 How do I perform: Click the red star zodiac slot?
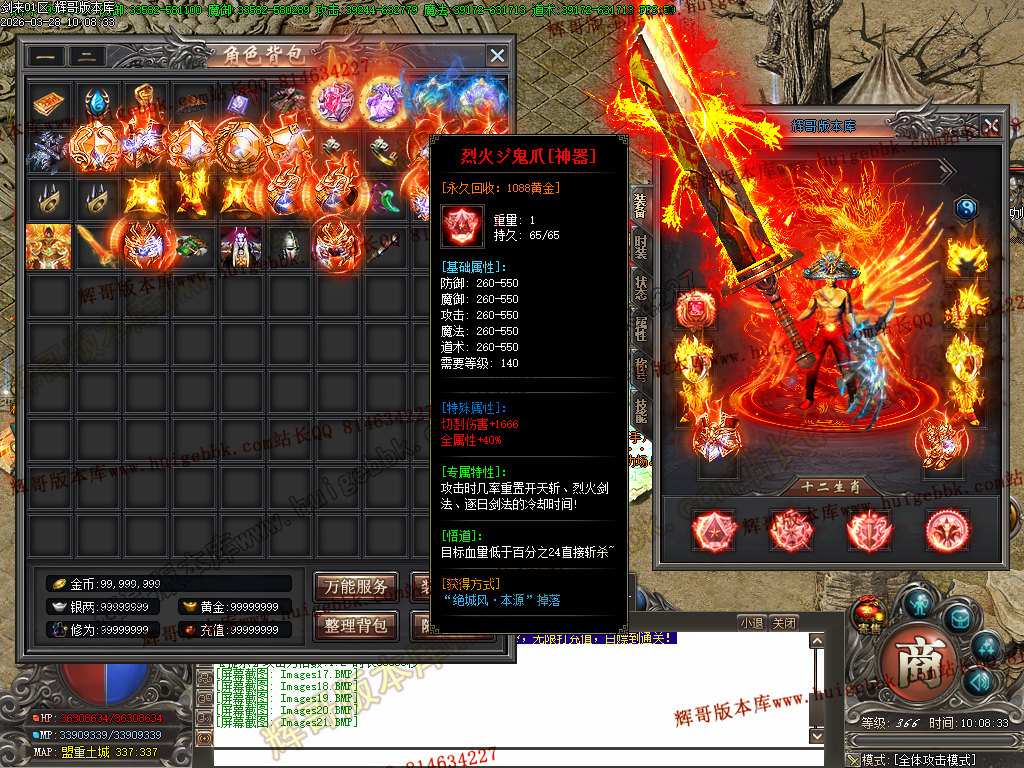pos(714,530)
